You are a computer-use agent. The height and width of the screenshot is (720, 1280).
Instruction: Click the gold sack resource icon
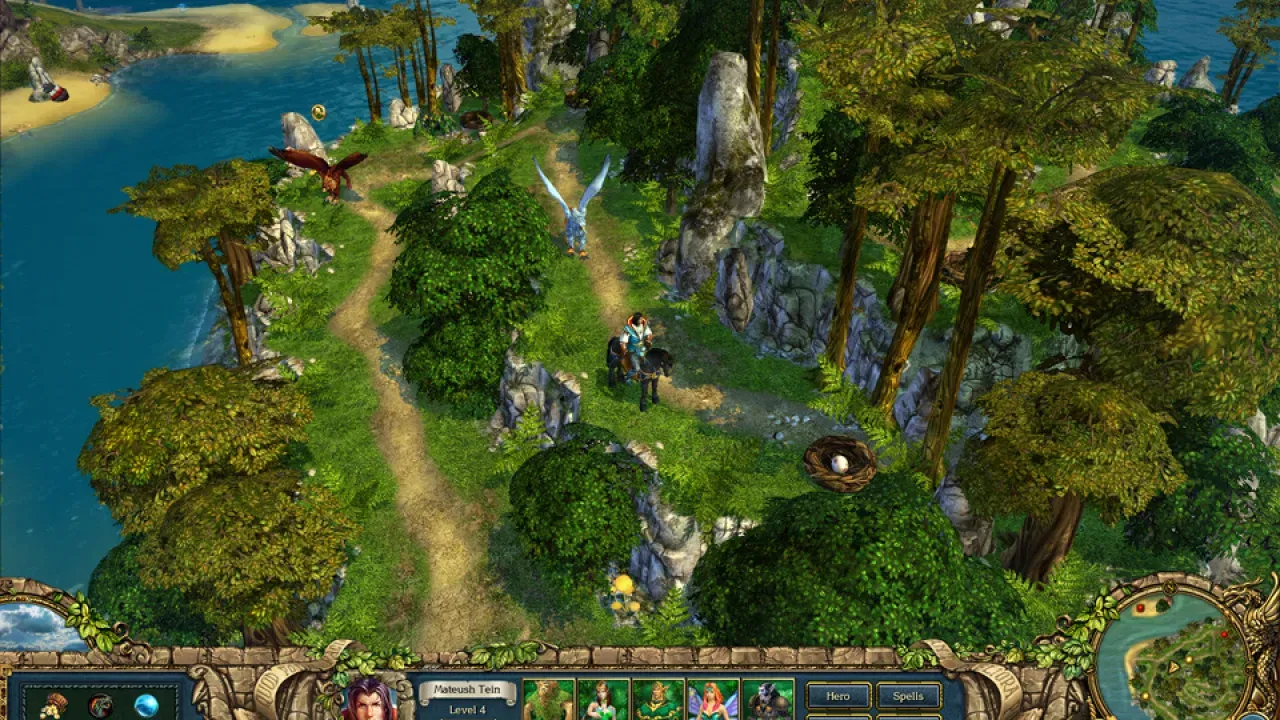[54, 706]
